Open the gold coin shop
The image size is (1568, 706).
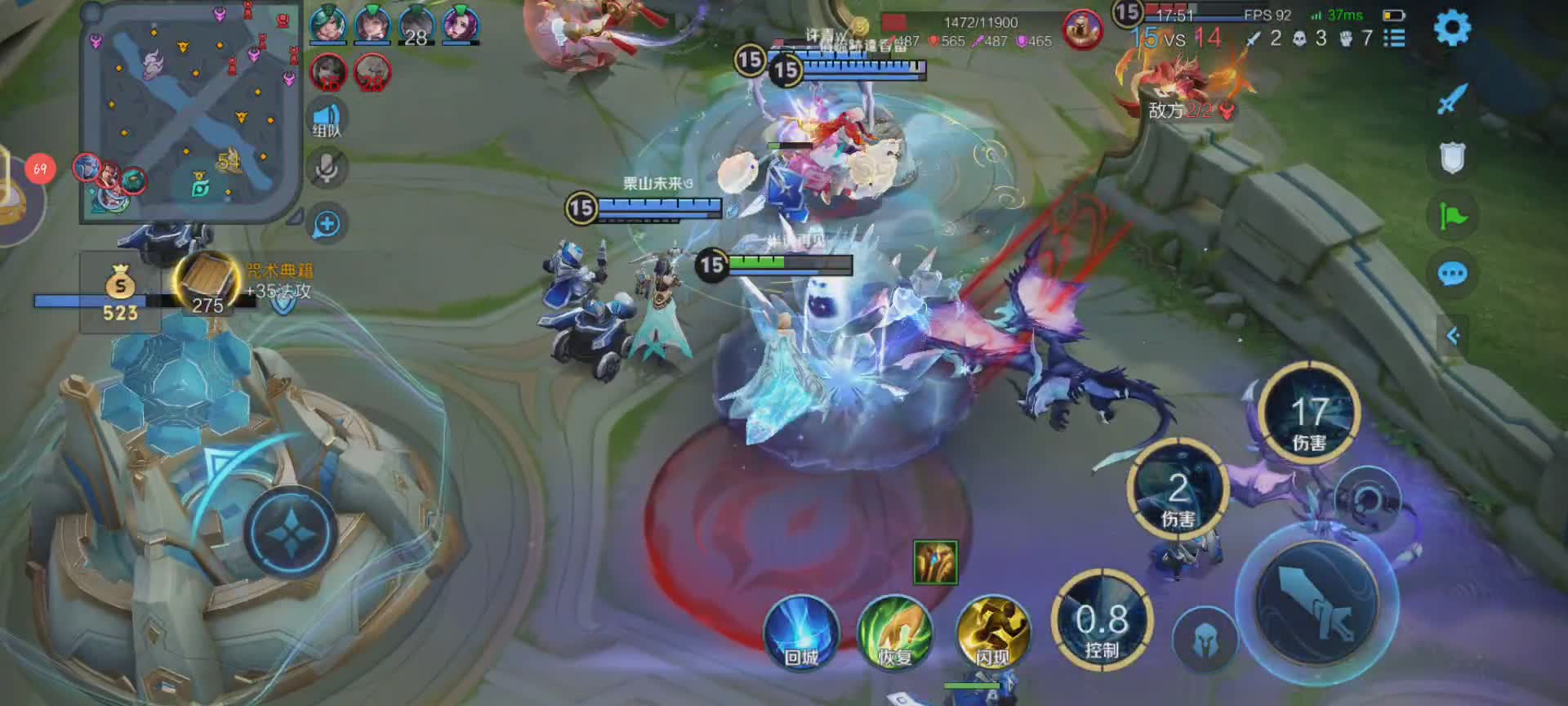coord(120,293)
